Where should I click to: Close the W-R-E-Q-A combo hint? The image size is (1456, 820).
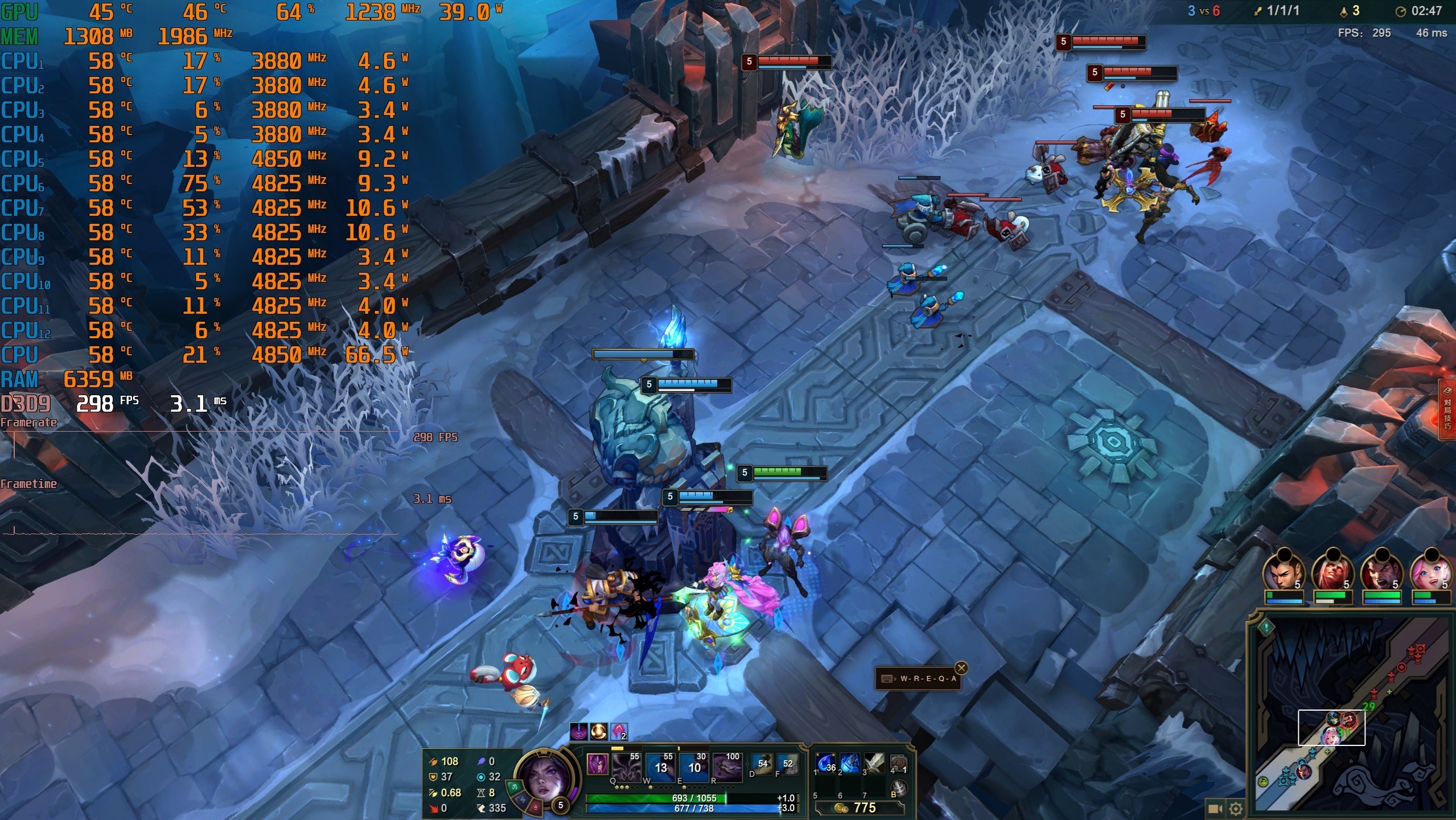[x=961, y=668]
